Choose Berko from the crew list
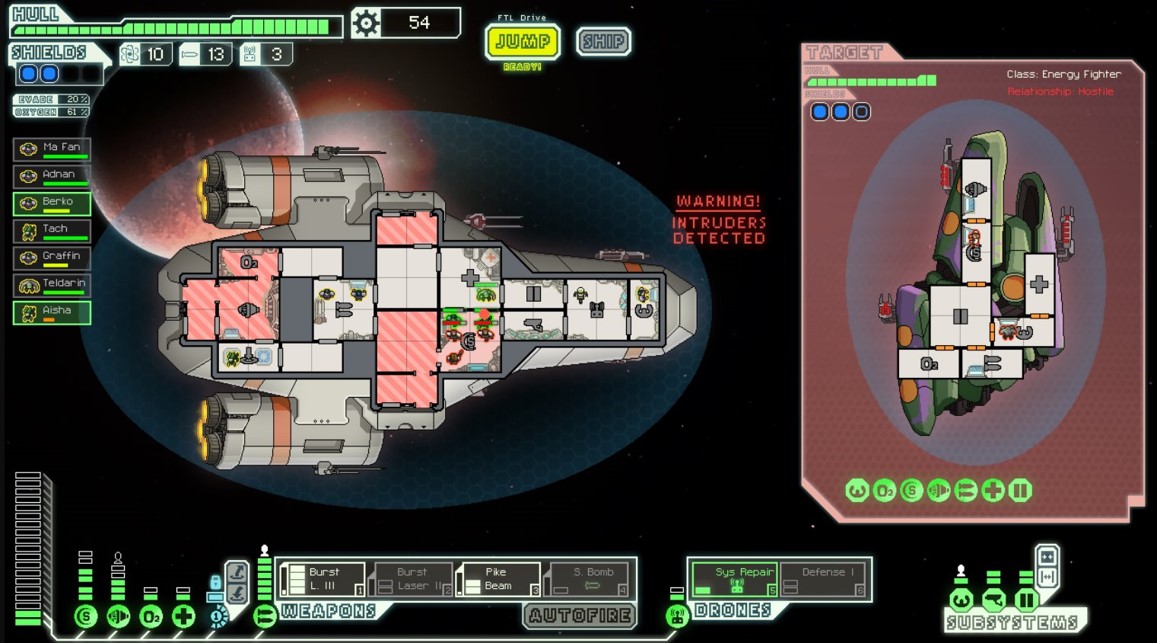 pyautogui.click(x=52, y=203)
